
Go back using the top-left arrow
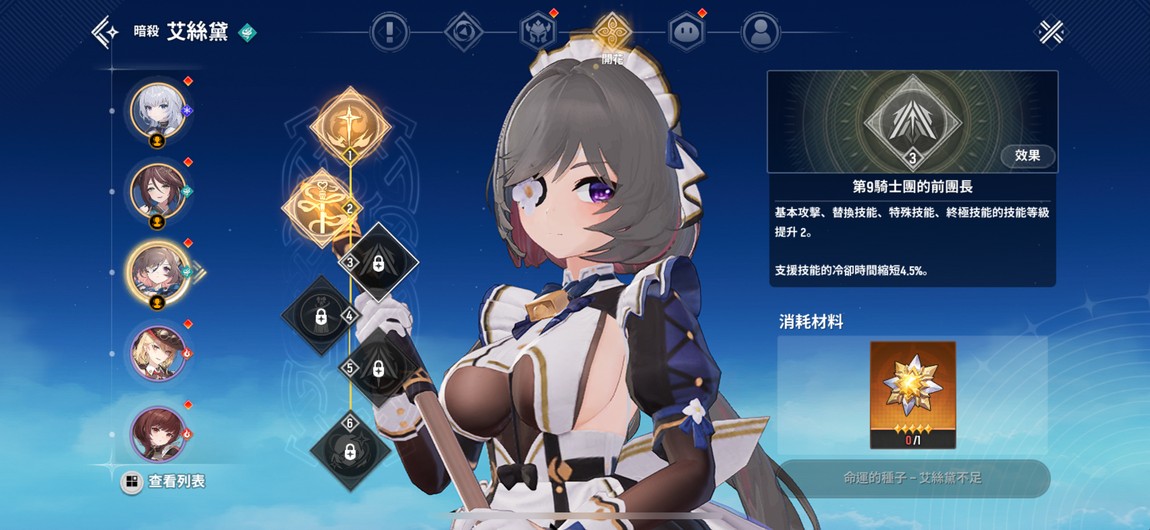pos(105,32)
